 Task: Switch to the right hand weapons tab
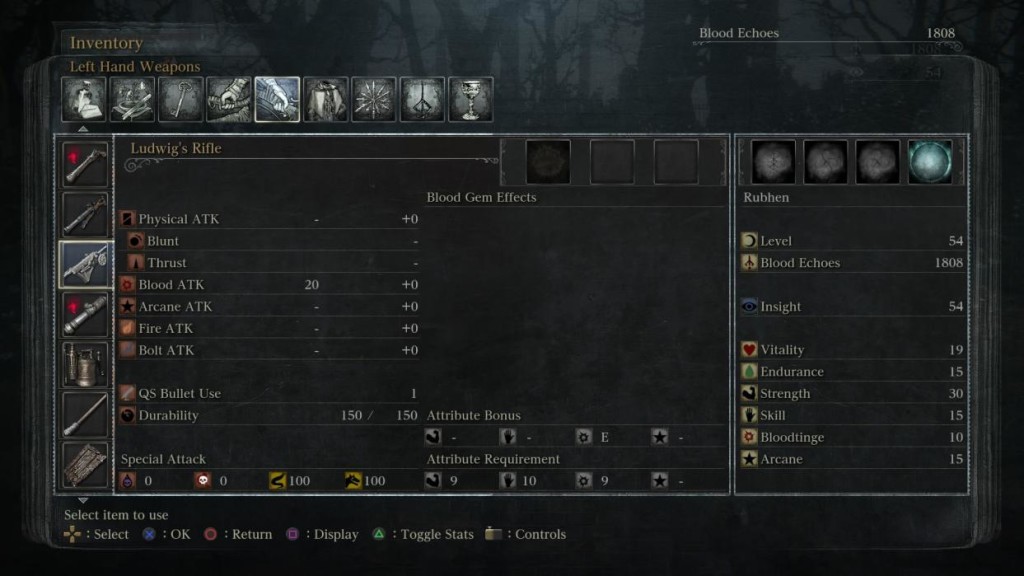(x=229, y=100)
